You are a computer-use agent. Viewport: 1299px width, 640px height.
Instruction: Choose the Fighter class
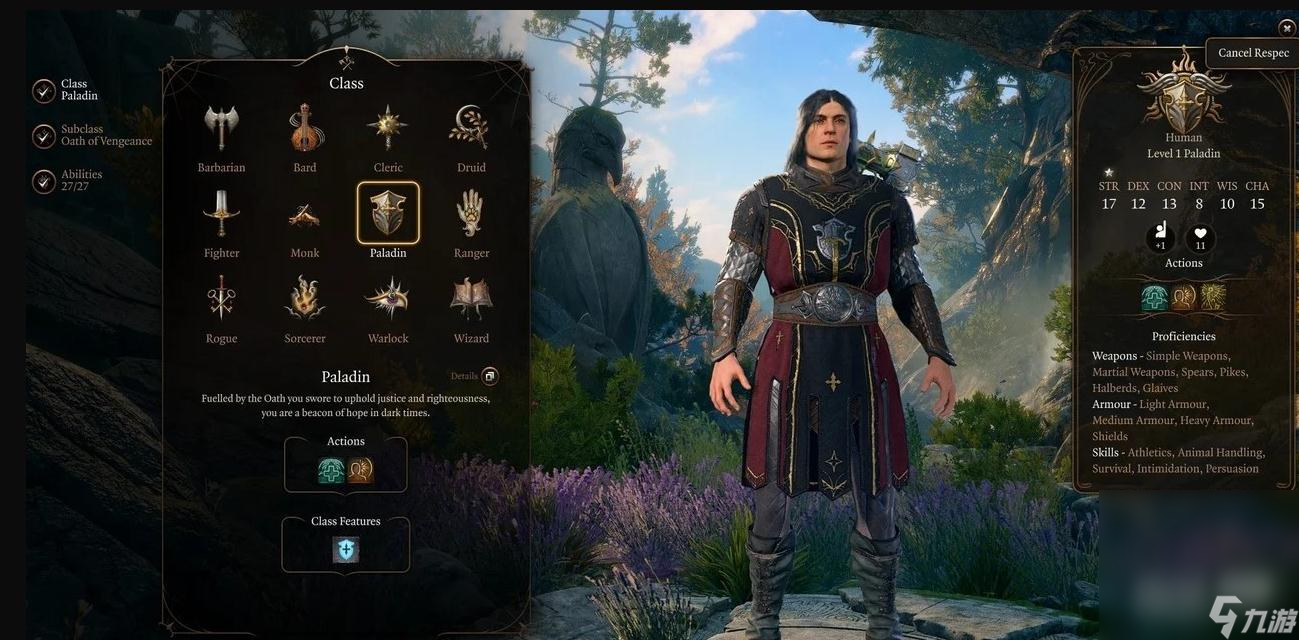point(221,213)
